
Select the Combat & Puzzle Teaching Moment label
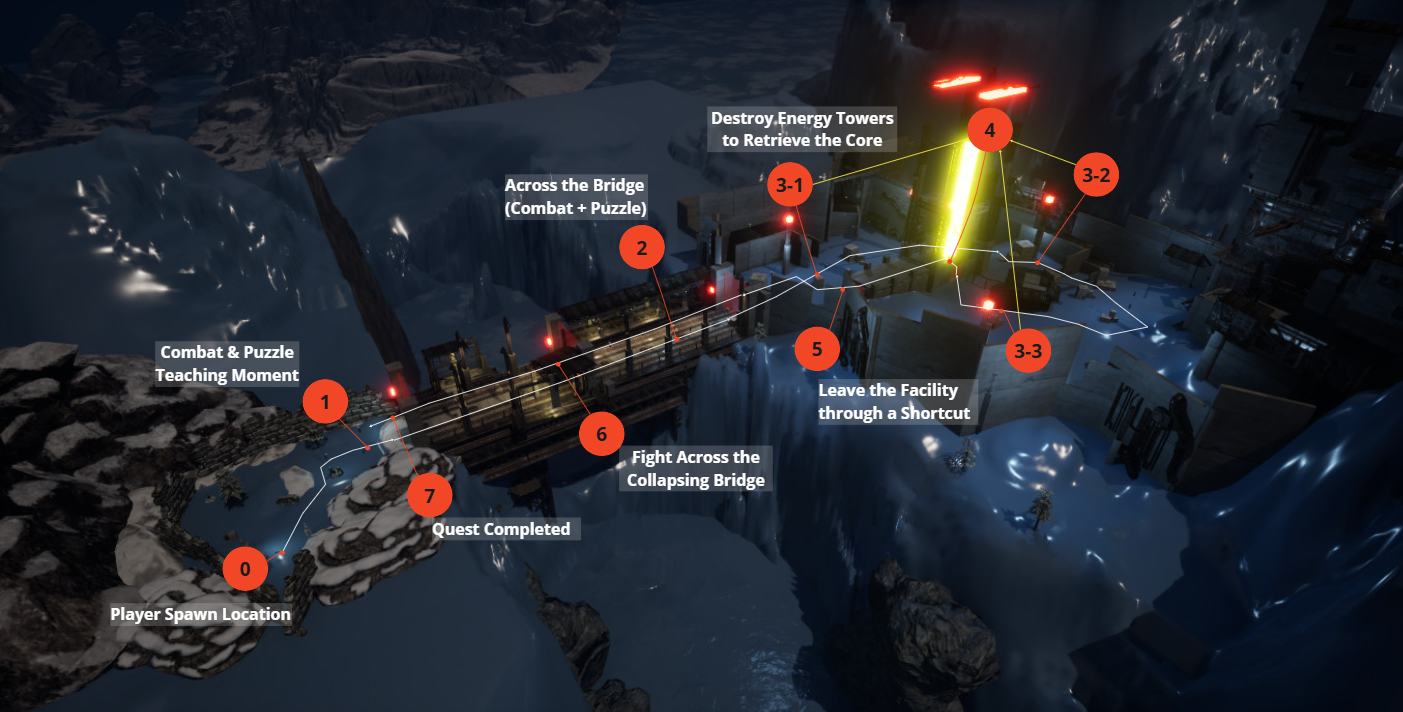pos(229,364)
